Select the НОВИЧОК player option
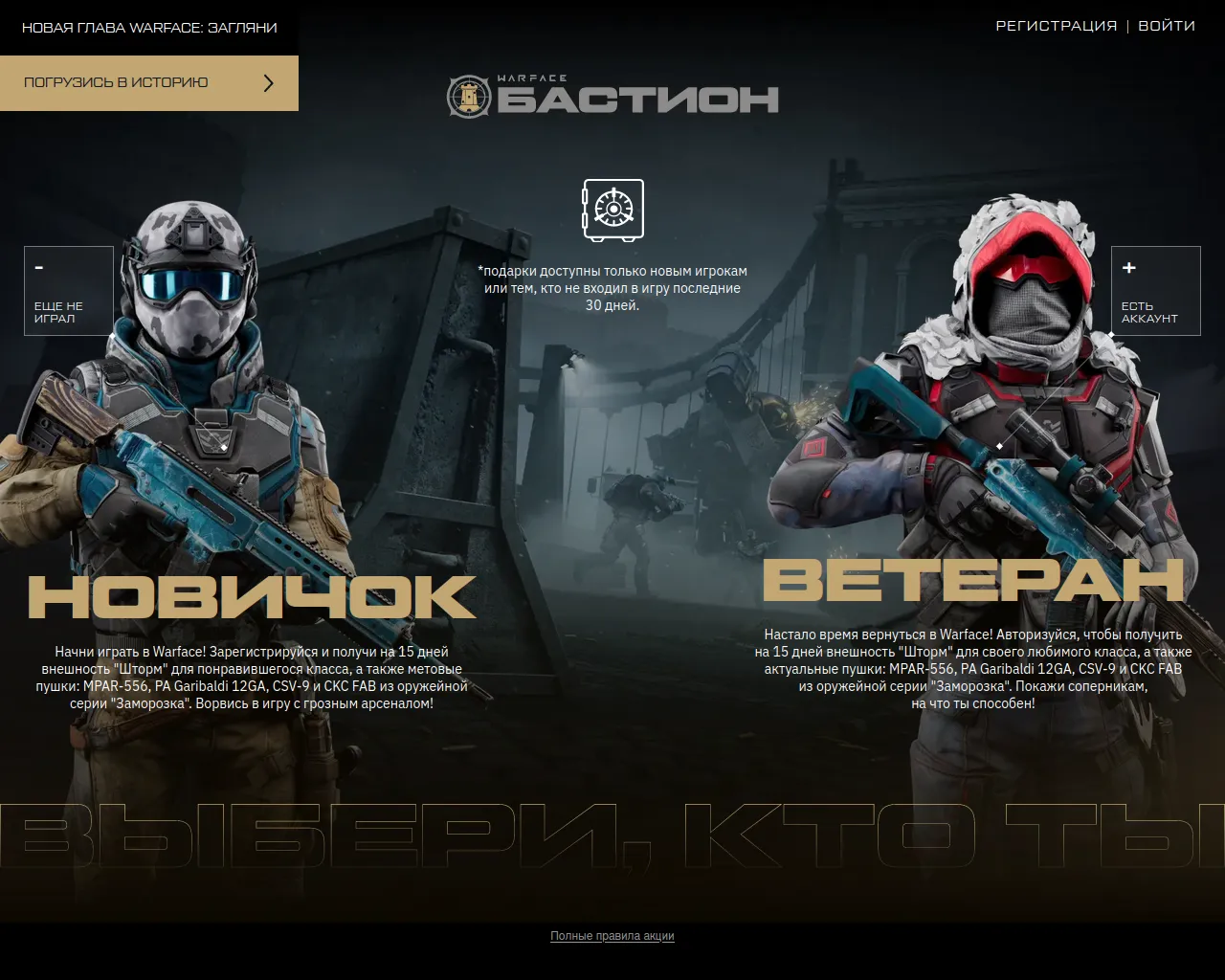Screen dimensions: 1225x980 click(251, 595)
